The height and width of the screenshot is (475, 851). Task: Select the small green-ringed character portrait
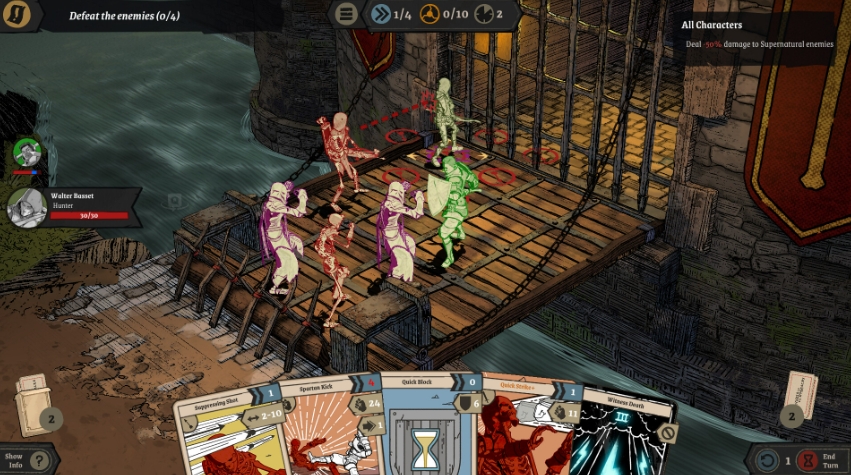(x=28, y=153)
